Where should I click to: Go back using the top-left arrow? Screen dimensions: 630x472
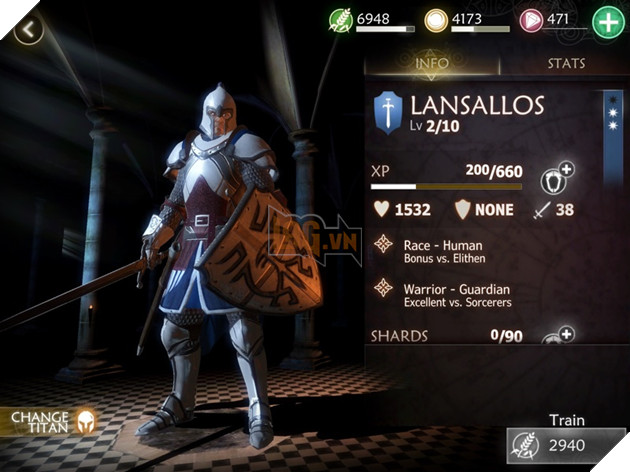click(30, 29)
